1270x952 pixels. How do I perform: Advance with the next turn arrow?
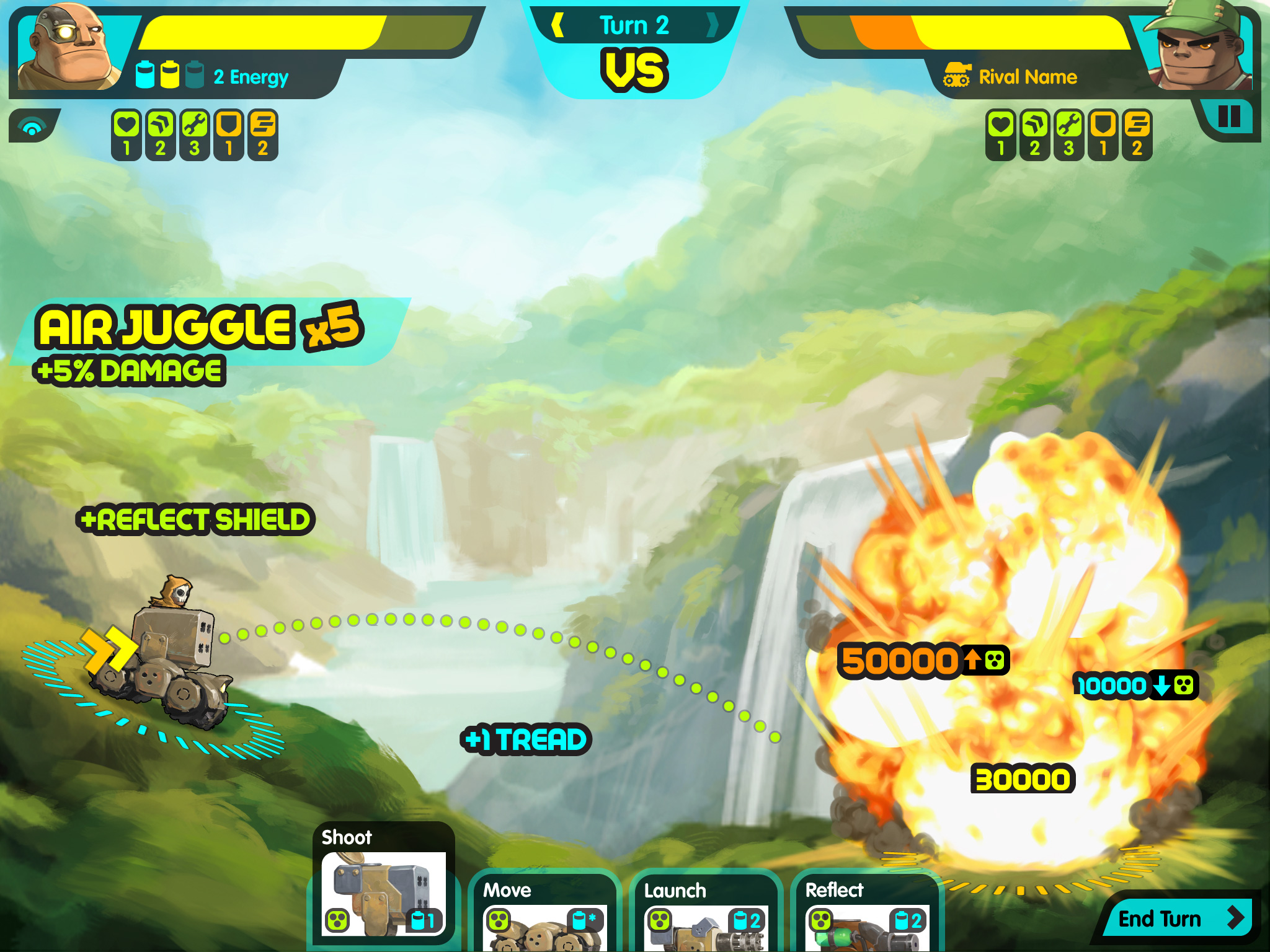coord(713,25)
